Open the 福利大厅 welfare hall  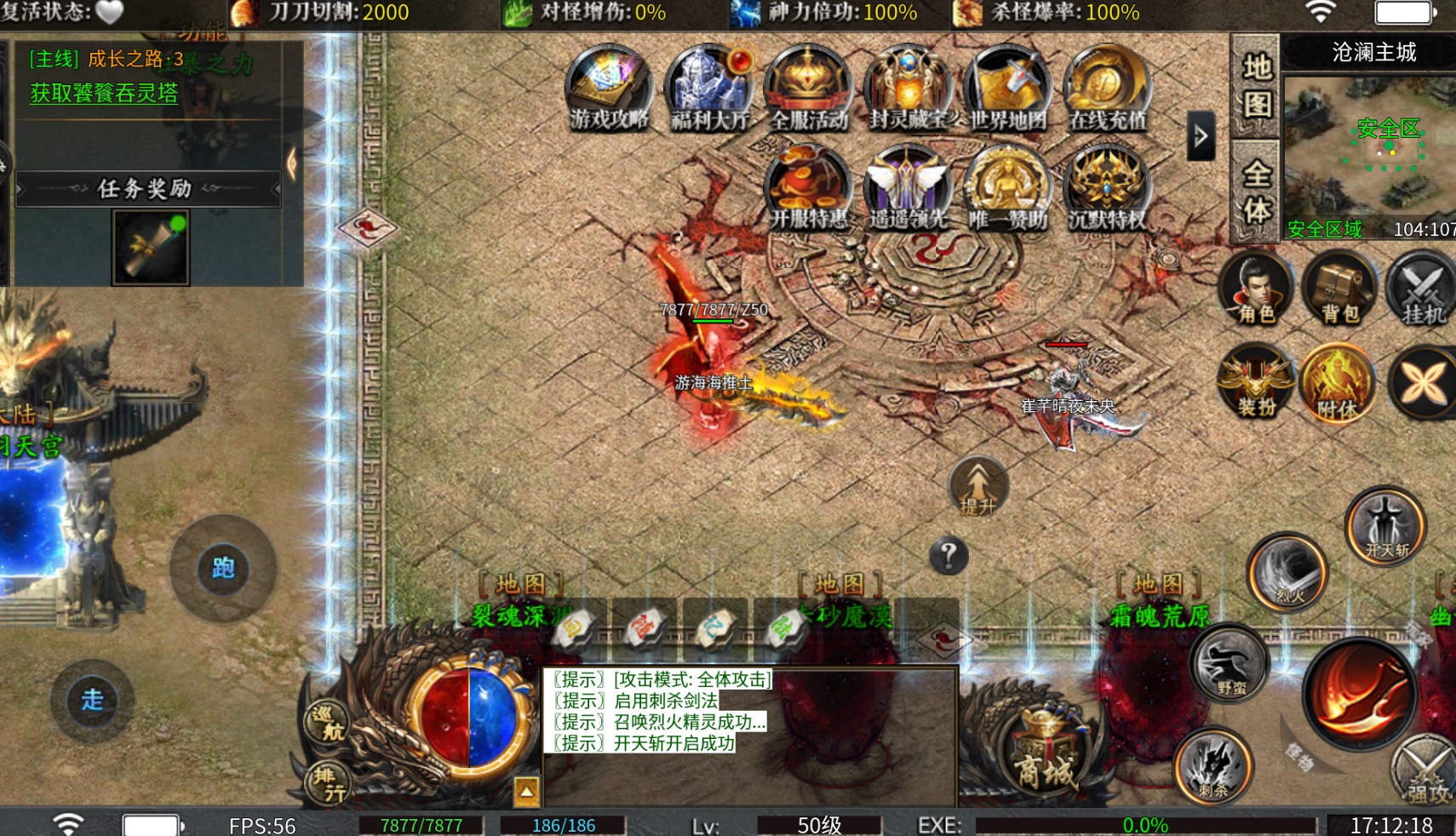tap(708, 89)
